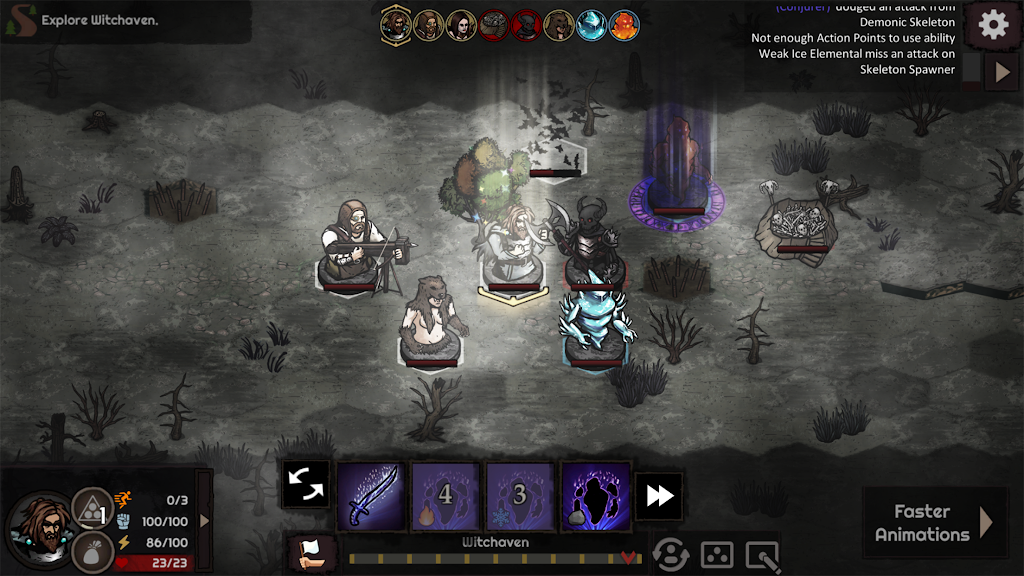
Task: Activate the magnifier inspect tool
Action: [762, 553]
